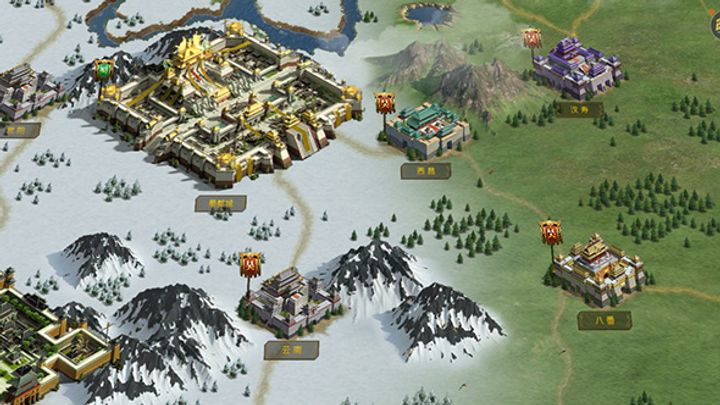This screenshot has height=405, width=720.
Task: Open the 云南 city name label
Action: pyautogui.click(x=292, y=350)
